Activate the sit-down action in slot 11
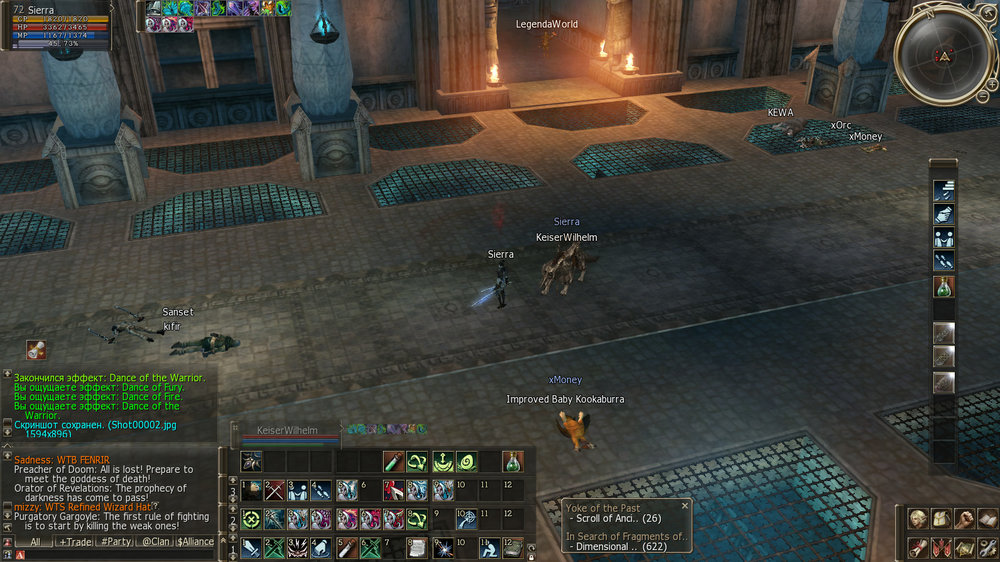1000x562 pixels. click(x=488, y=548)
